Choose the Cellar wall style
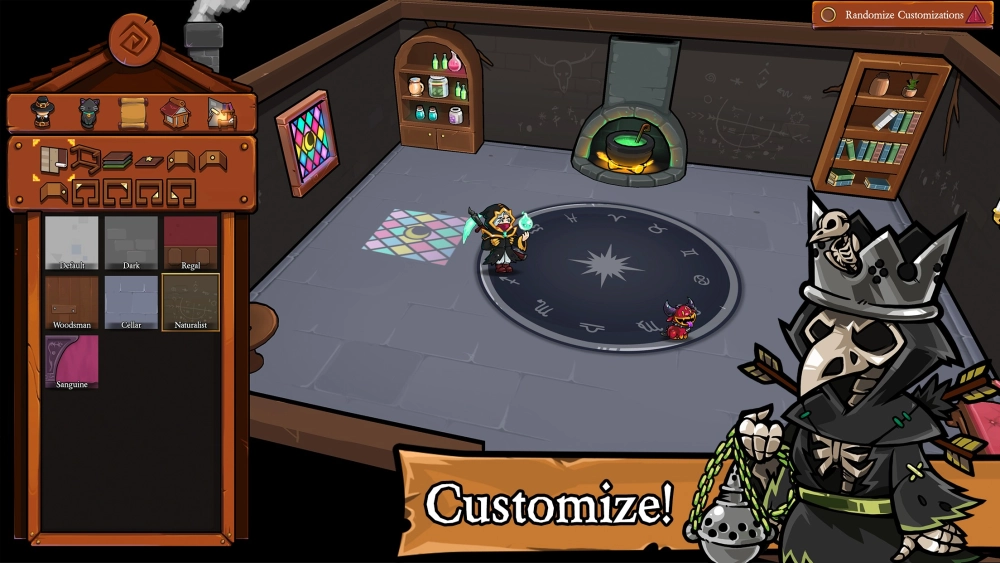The height and width of the screenshot is (563, 1000). 131,303
